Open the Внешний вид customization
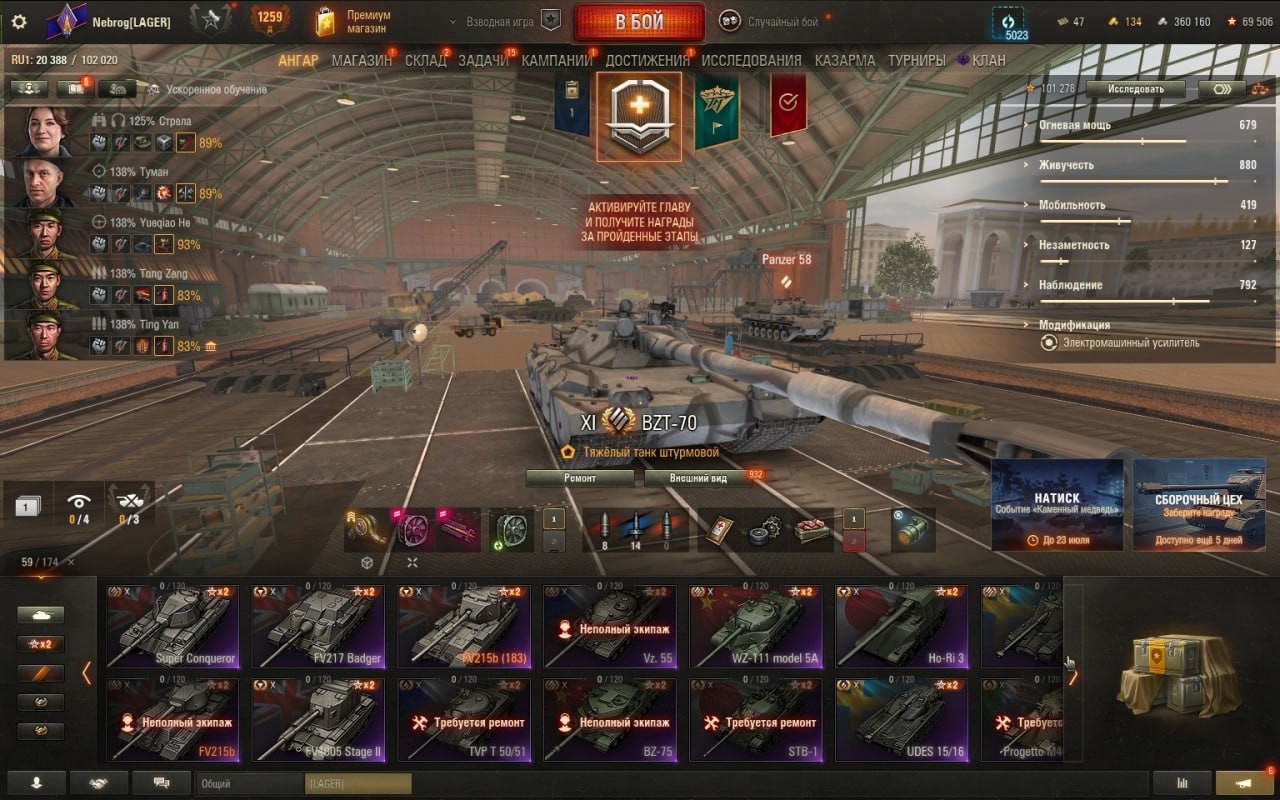Image resolution: width=1280 pixels, height=800 pixels. 699,478
